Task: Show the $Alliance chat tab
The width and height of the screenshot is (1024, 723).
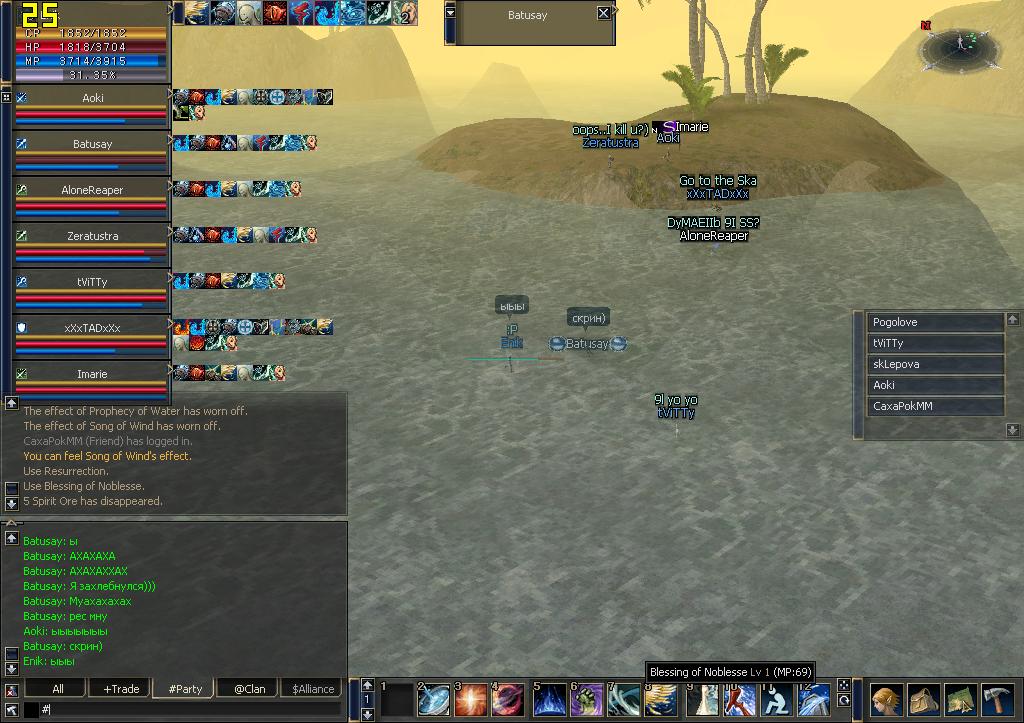Action: 311,689
